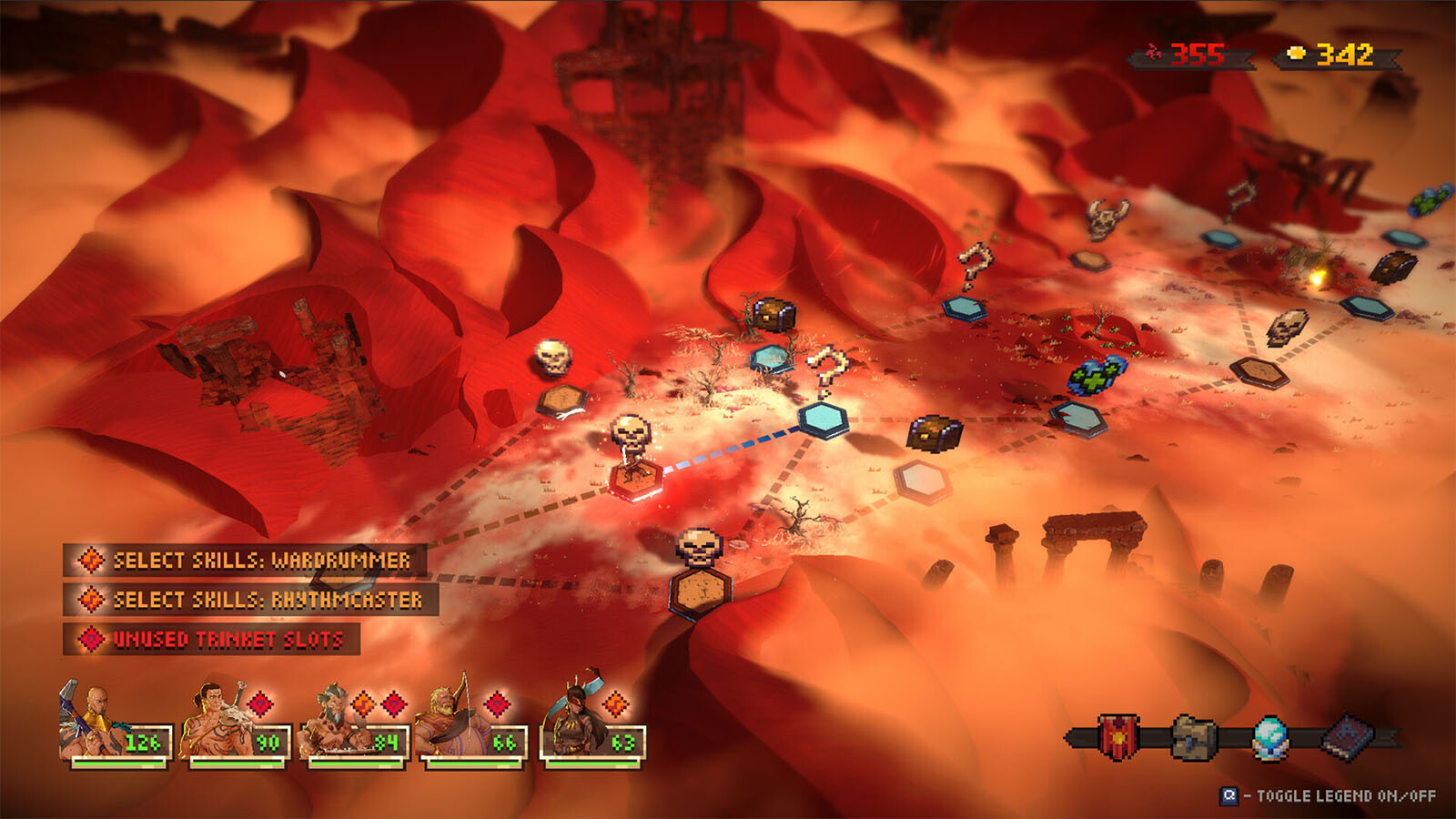Select the tattooed hero with 90 health
This screenshot has width=1456, height=819.
(x=234, y=724)
